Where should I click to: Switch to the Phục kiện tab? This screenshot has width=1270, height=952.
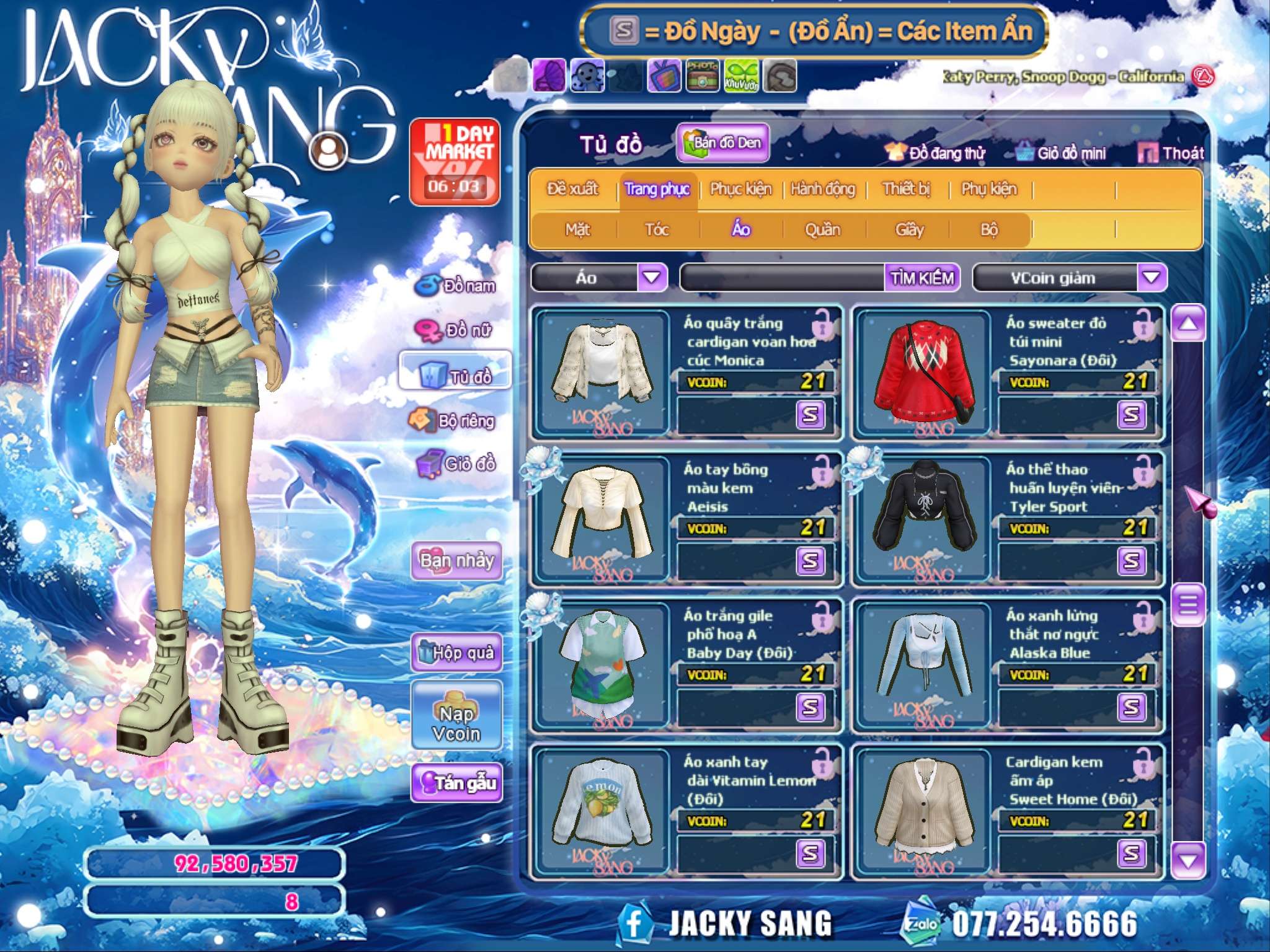coord(740,189)
